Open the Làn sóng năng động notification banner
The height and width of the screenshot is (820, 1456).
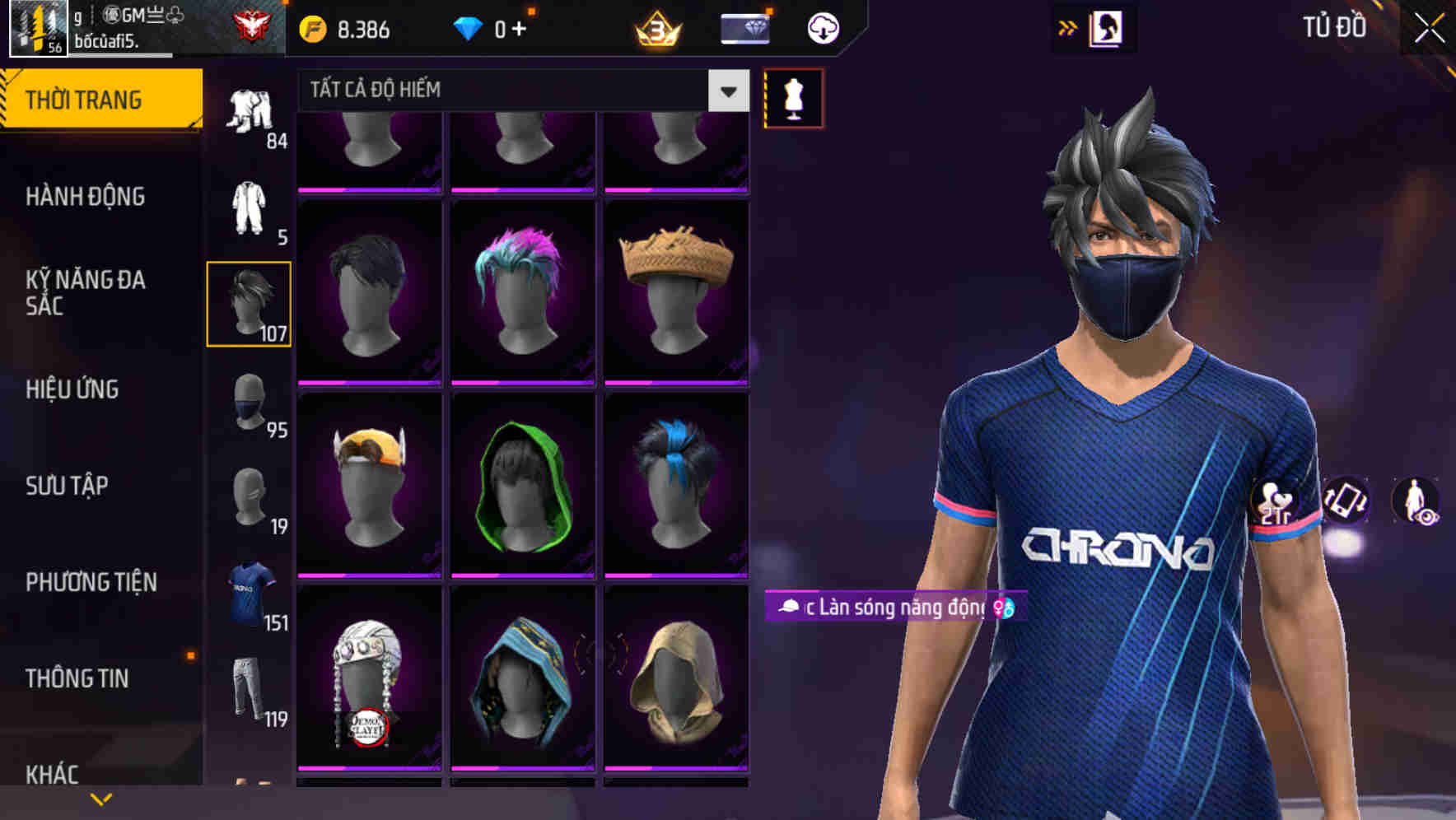889,609
